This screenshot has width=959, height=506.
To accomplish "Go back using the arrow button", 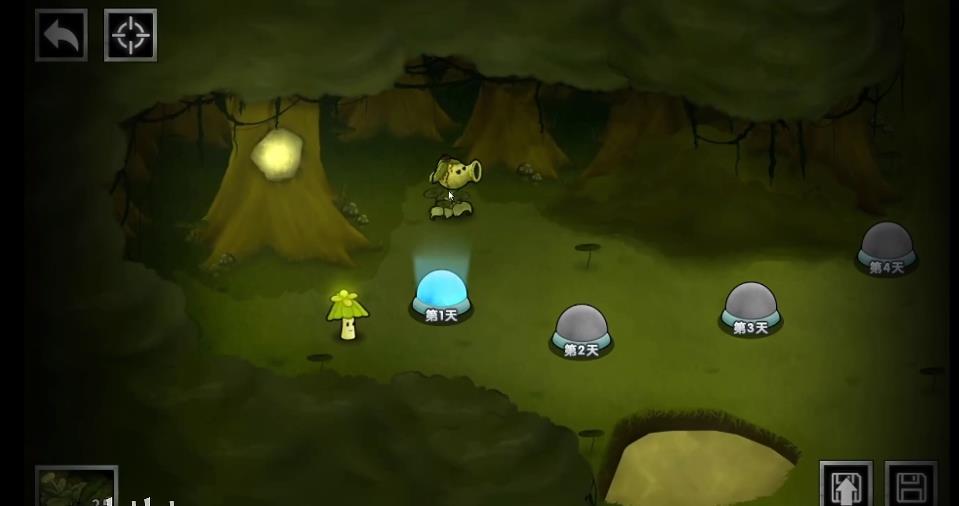I will pyautogui.click(x=61, y=36).
